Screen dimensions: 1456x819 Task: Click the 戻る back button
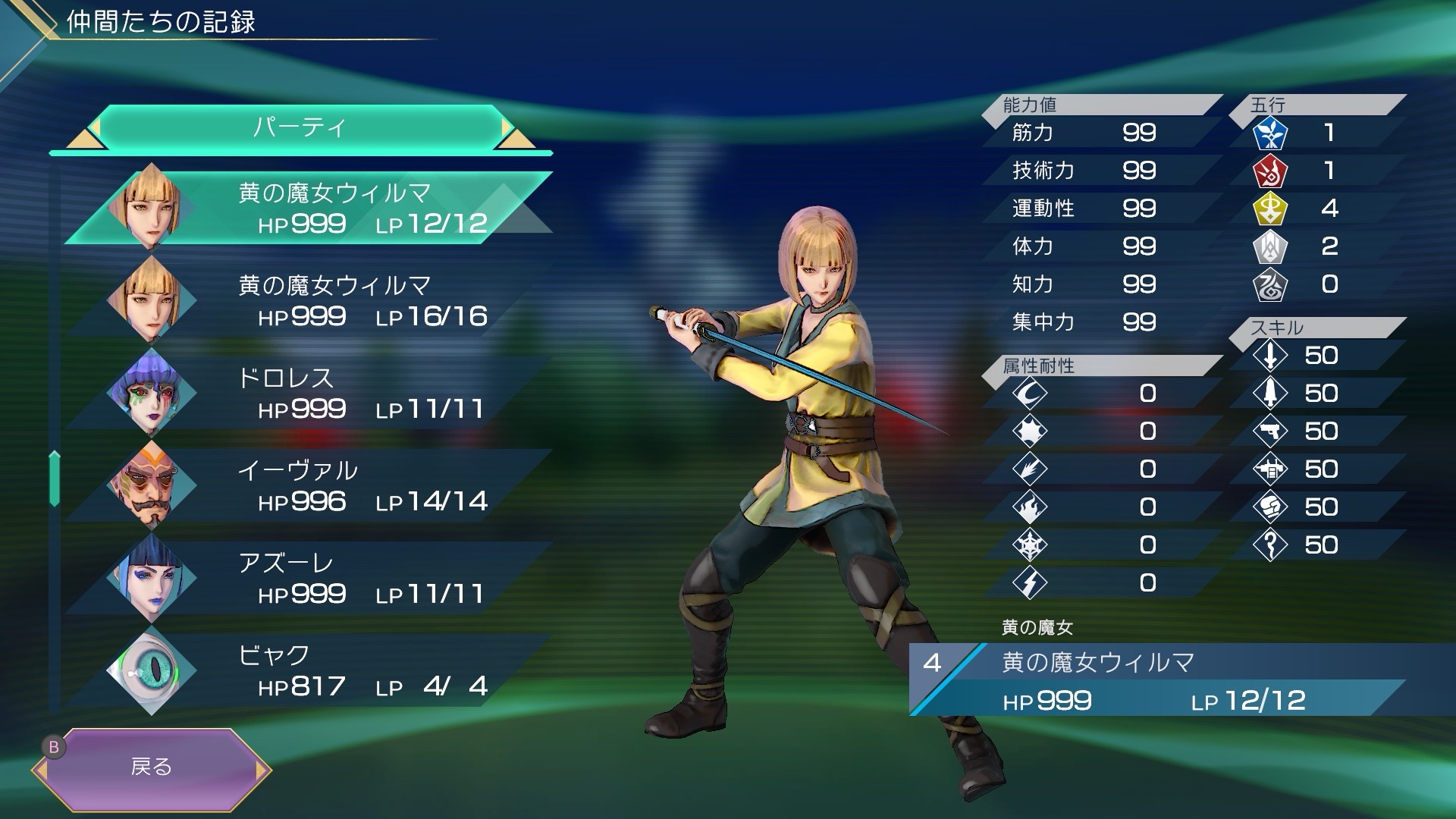pyautogui.click(x=152, y=767)
